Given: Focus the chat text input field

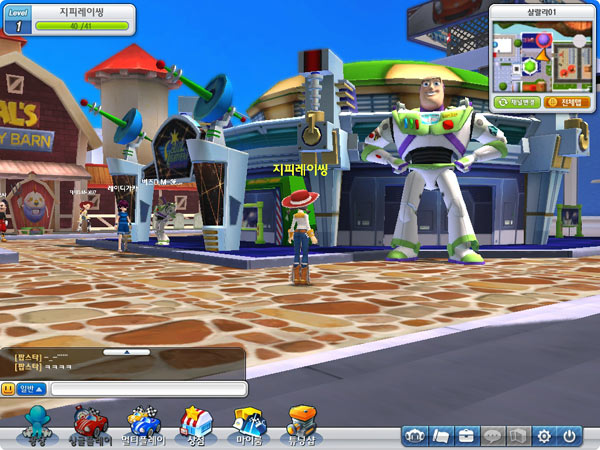Looking at the screenshot, I should tap(148, 388).
